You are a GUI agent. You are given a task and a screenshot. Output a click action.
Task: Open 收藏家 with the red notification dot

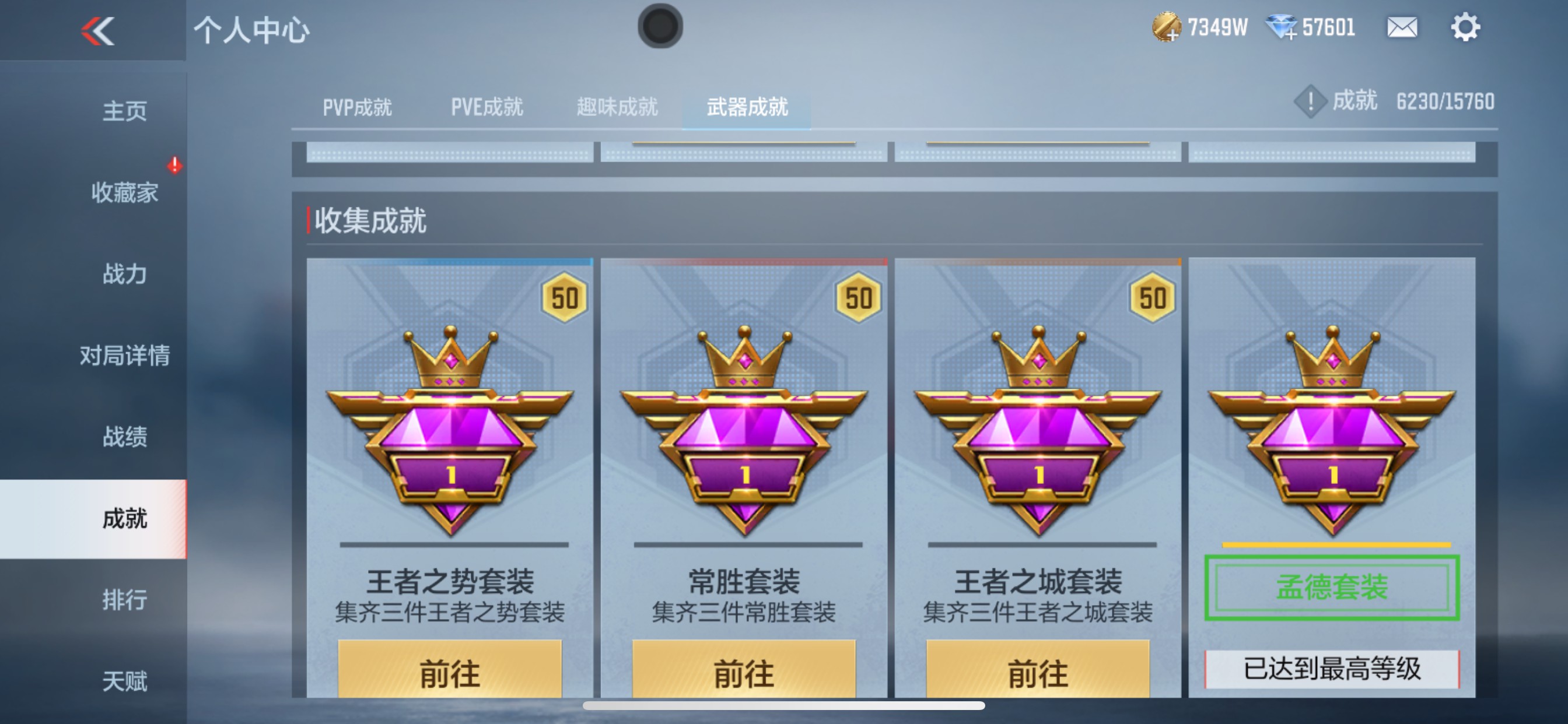125,192
